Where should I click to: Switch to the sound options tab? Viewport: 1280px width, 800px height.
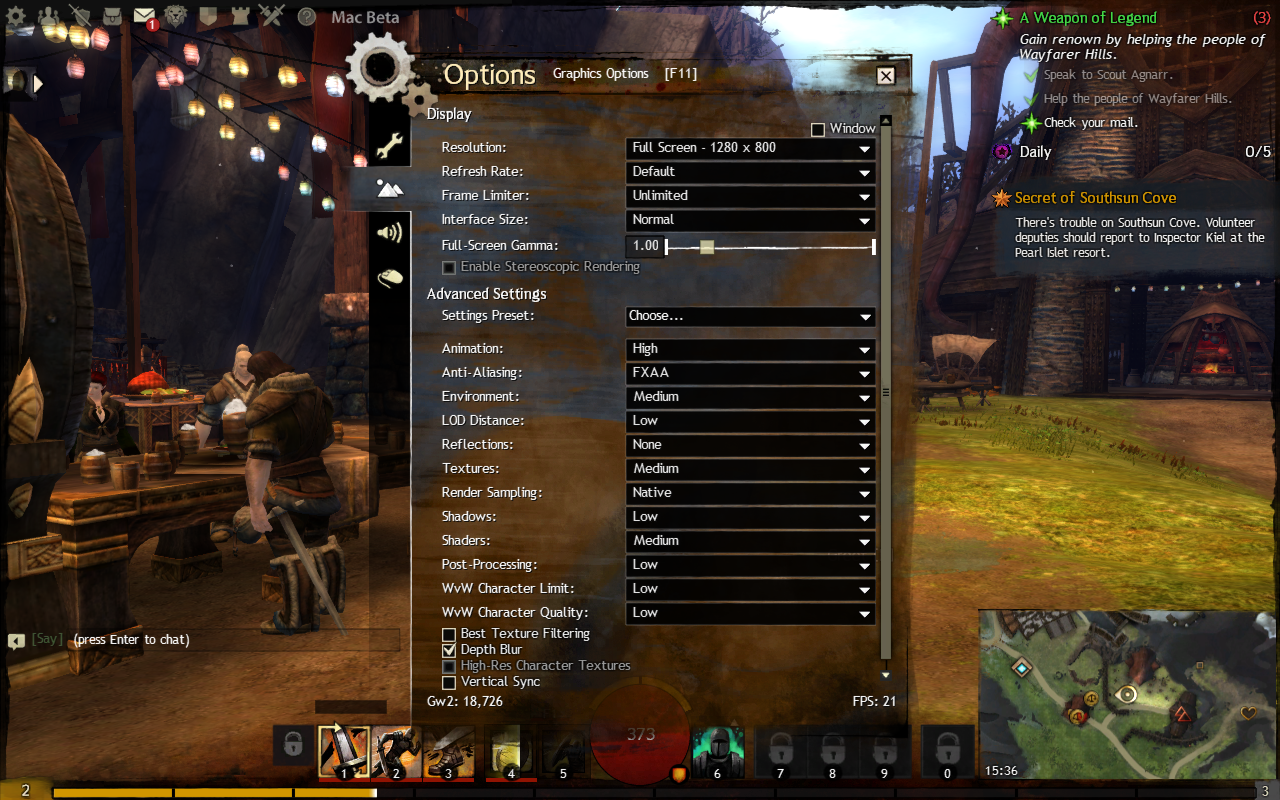click(389, 233)
